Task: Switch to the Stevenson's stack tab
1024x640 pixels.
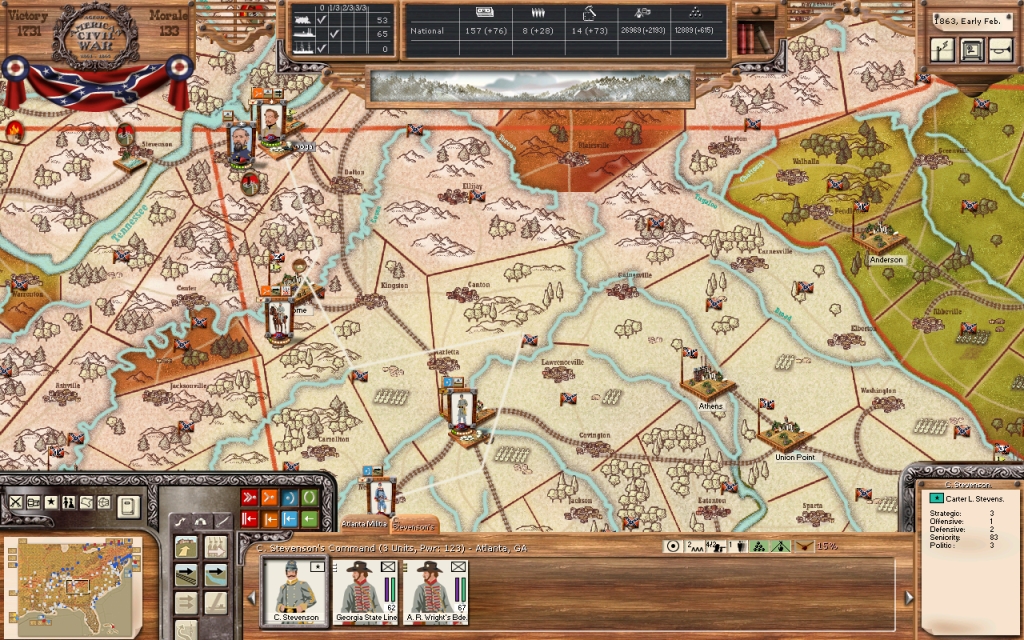Action: 415,525
